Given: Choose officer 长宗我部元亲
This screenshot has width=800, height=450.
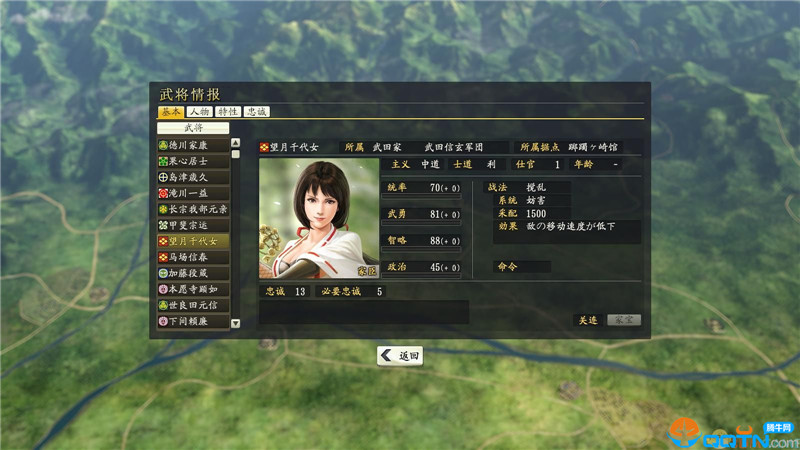Looking at the screenshot, I should [x=193, y=209].
